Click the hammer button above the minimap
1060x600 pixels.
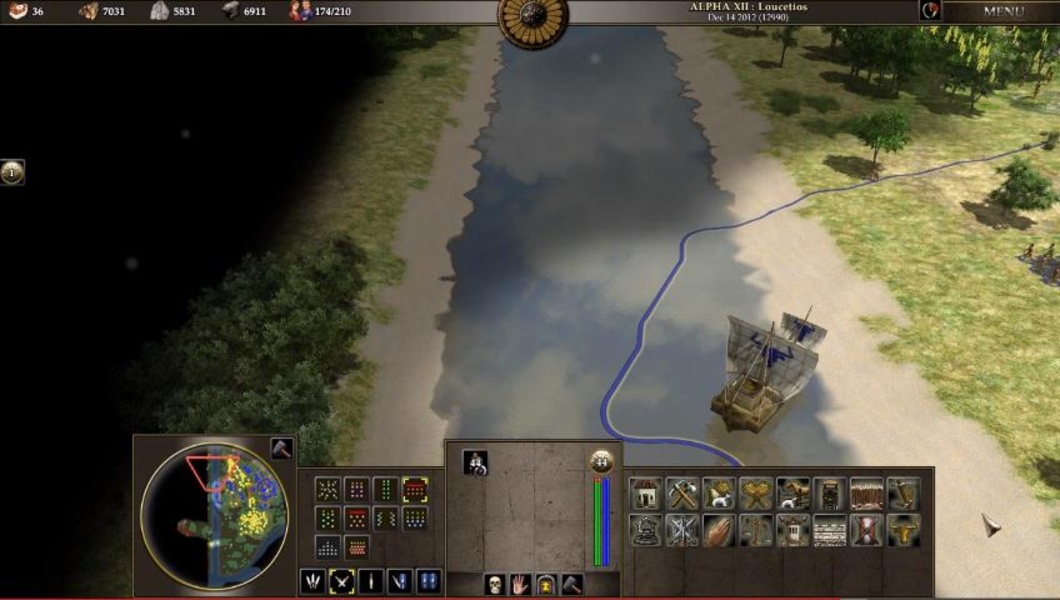[x=280, y=449]
